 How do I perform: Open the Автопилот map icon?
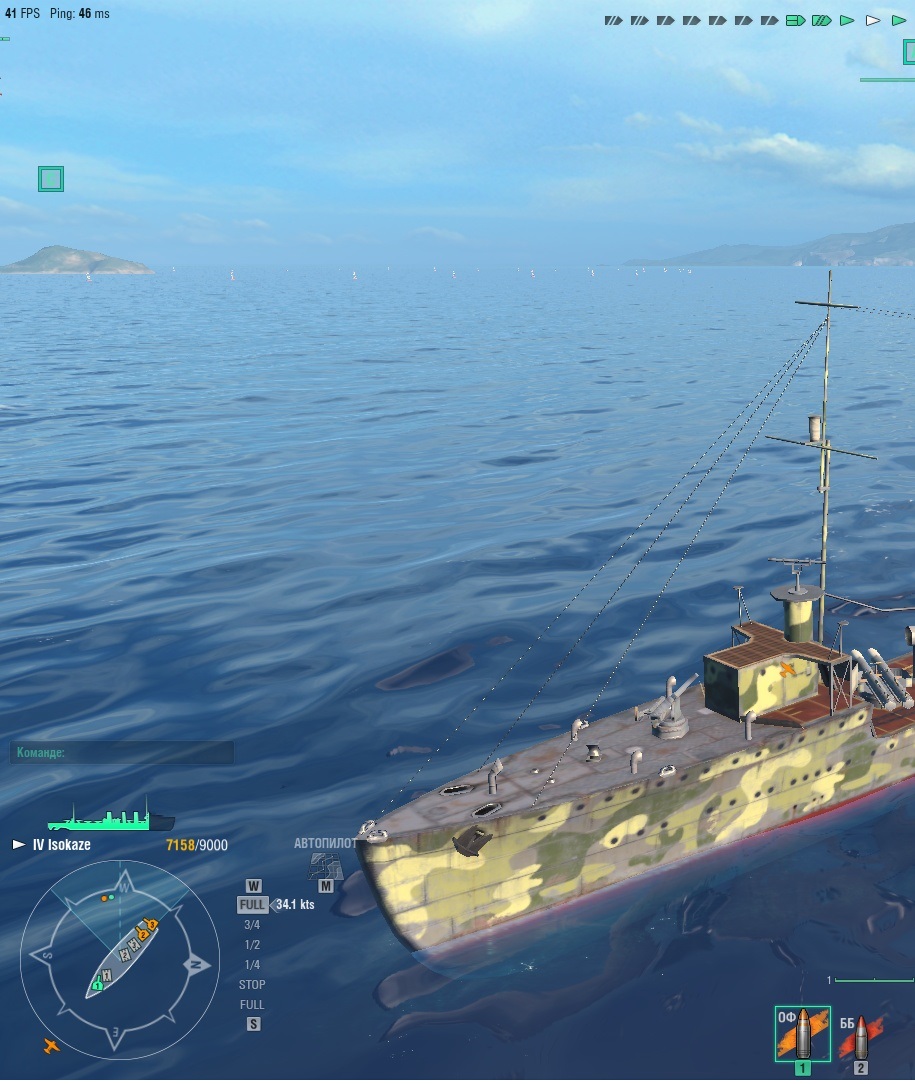pos(325,866)
